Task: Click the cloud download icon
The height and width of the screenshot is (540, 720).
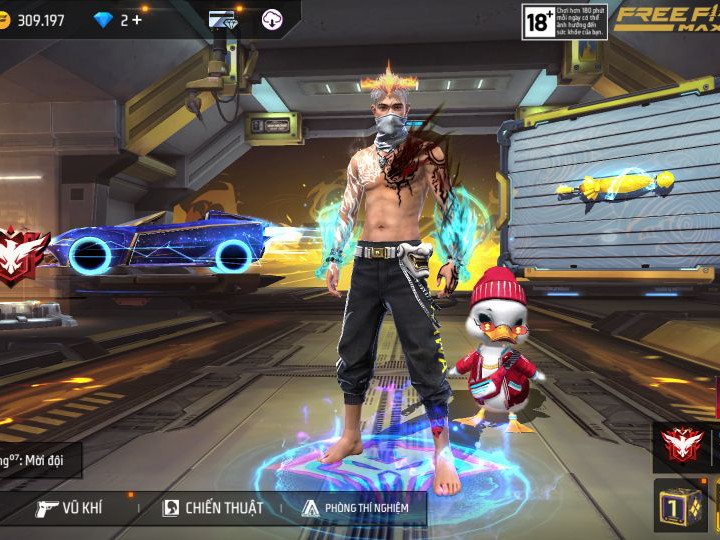Action: [272, 20]
